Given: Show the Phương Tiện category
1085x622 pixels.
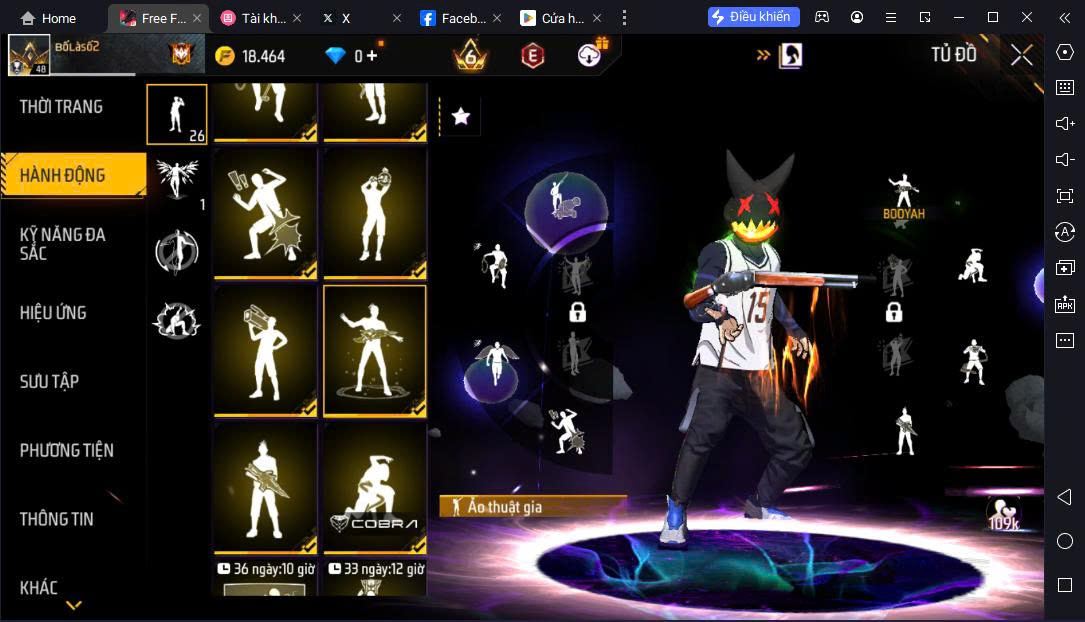Looking at the screenshot, I should point(67,451).
